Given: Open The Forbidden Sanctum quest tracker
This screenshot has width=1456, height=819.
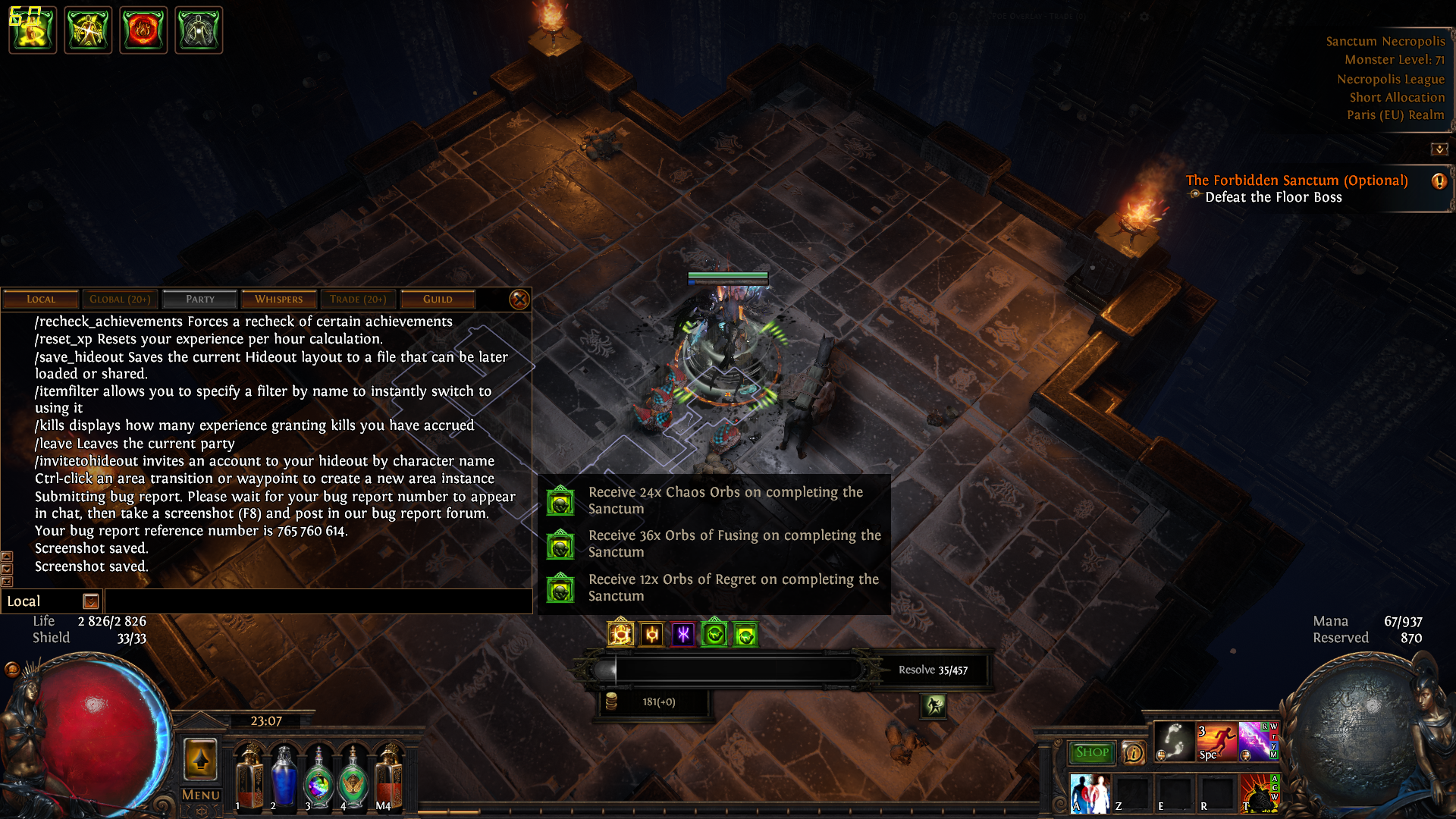Looking at the screenshot, I should (x=1296, y=180).
